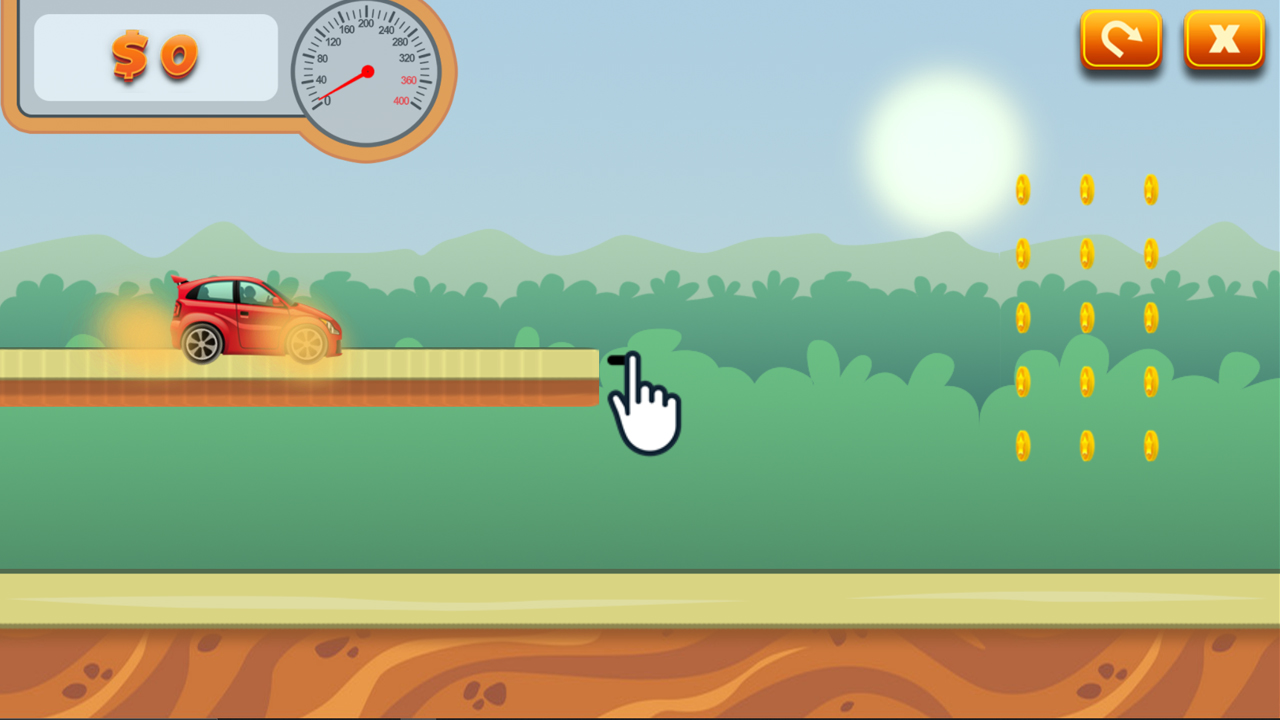Click the car's front wheel

pyautogui.click(x=305, y=343)
